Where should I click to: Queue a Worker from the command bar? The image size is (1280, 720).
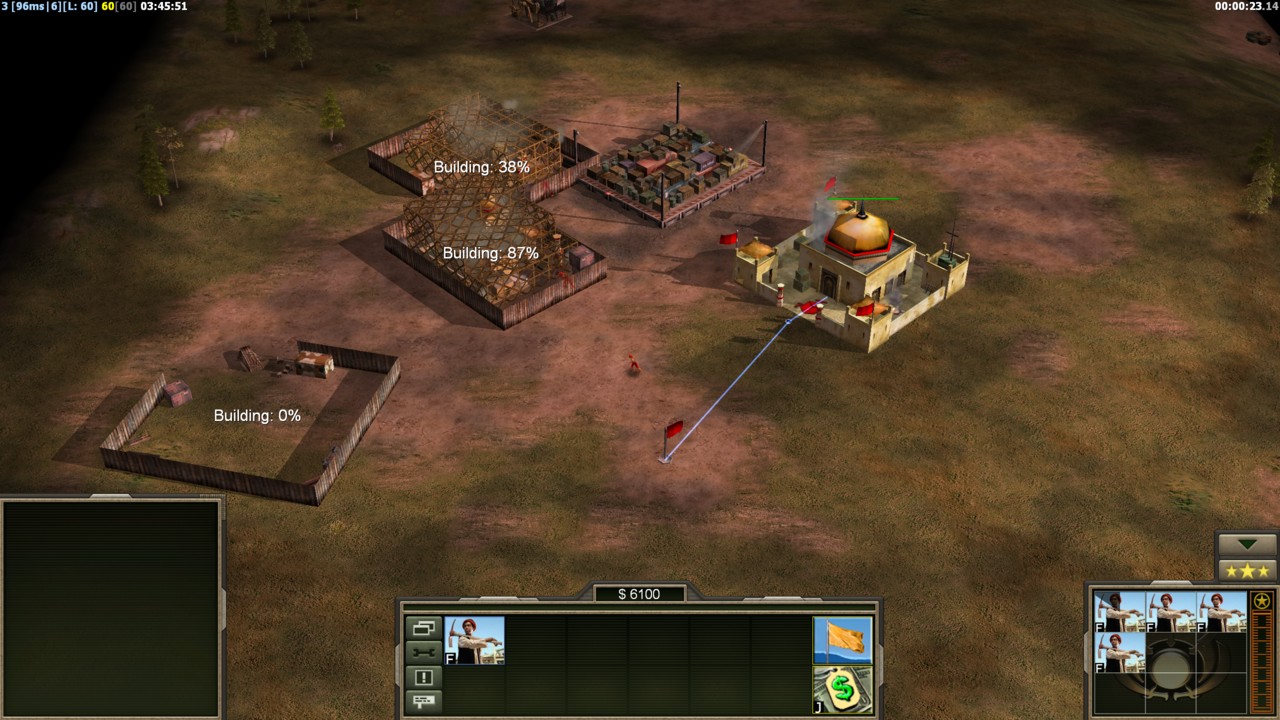pos(474,641)
